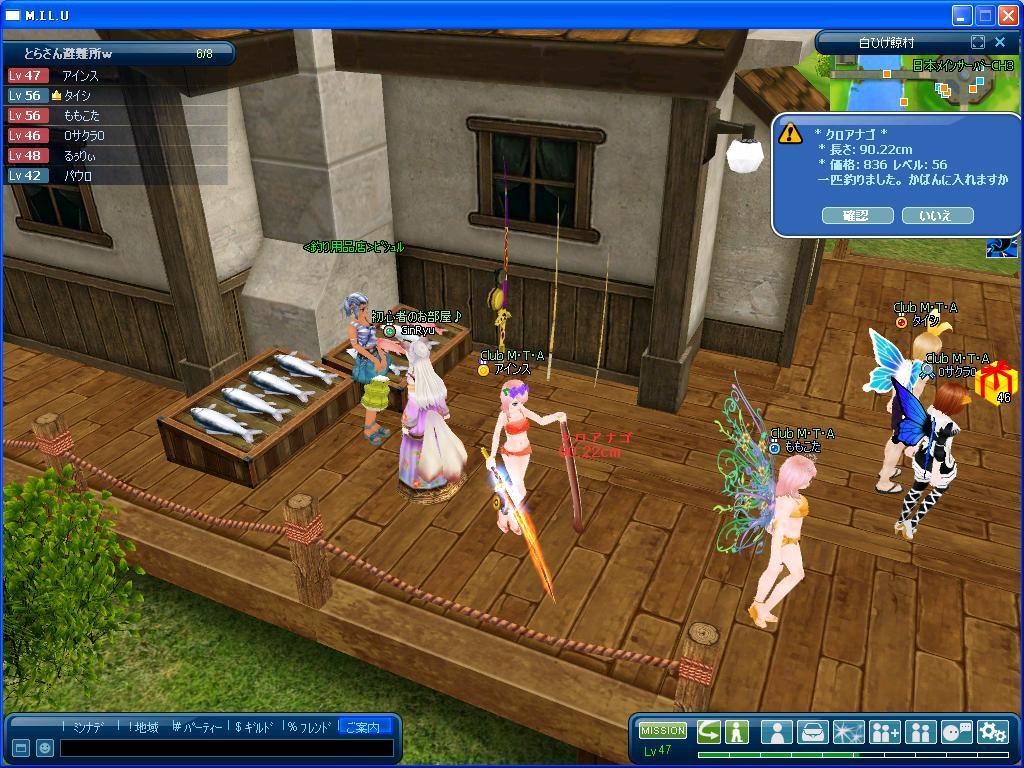Open the gear settings menu
Screen dimensions: 1024x768
(x=992, y=731)
